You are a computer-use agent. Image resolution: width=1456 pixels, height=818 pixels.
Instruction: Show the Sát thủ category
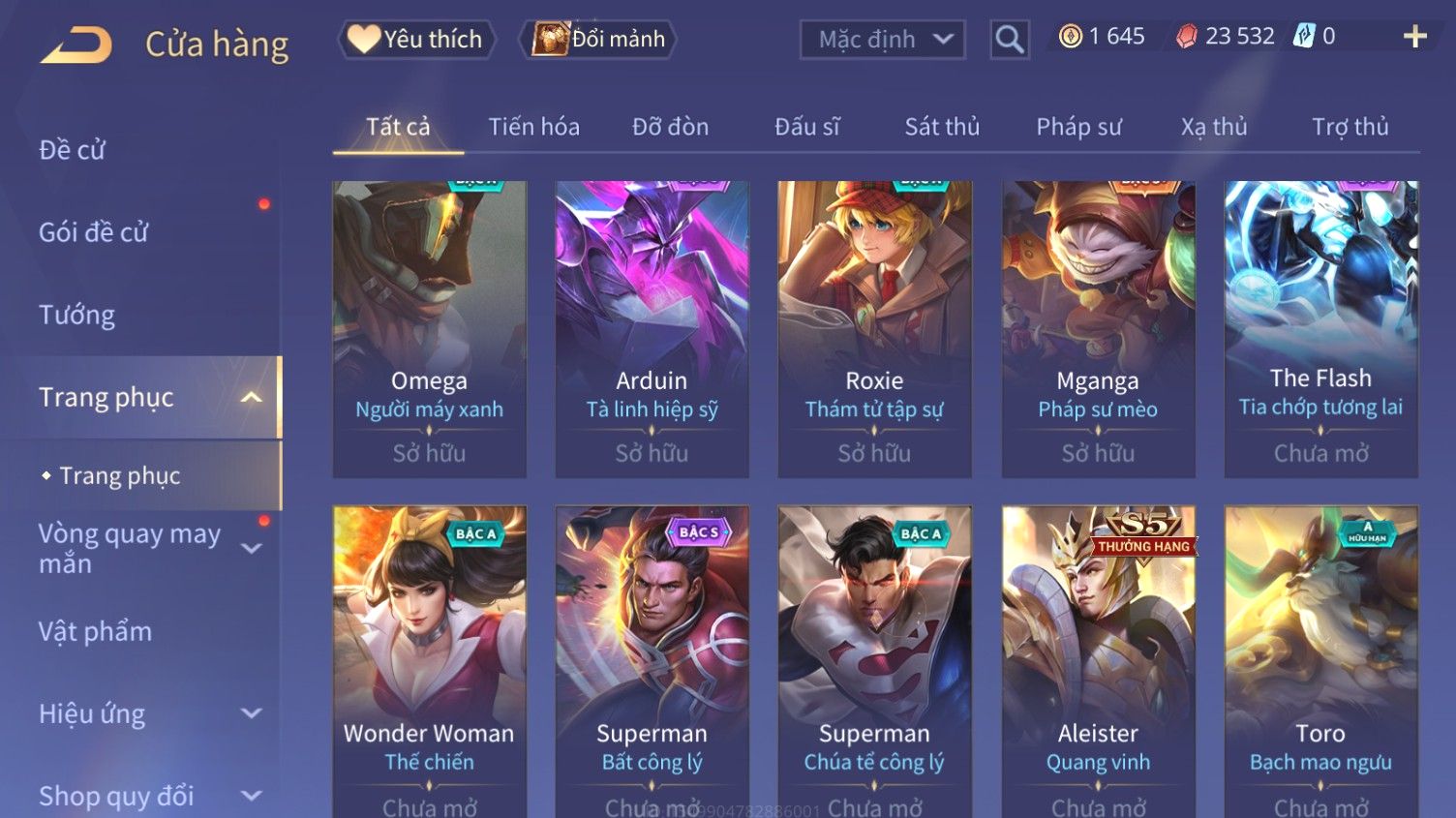tap(942, 127)
